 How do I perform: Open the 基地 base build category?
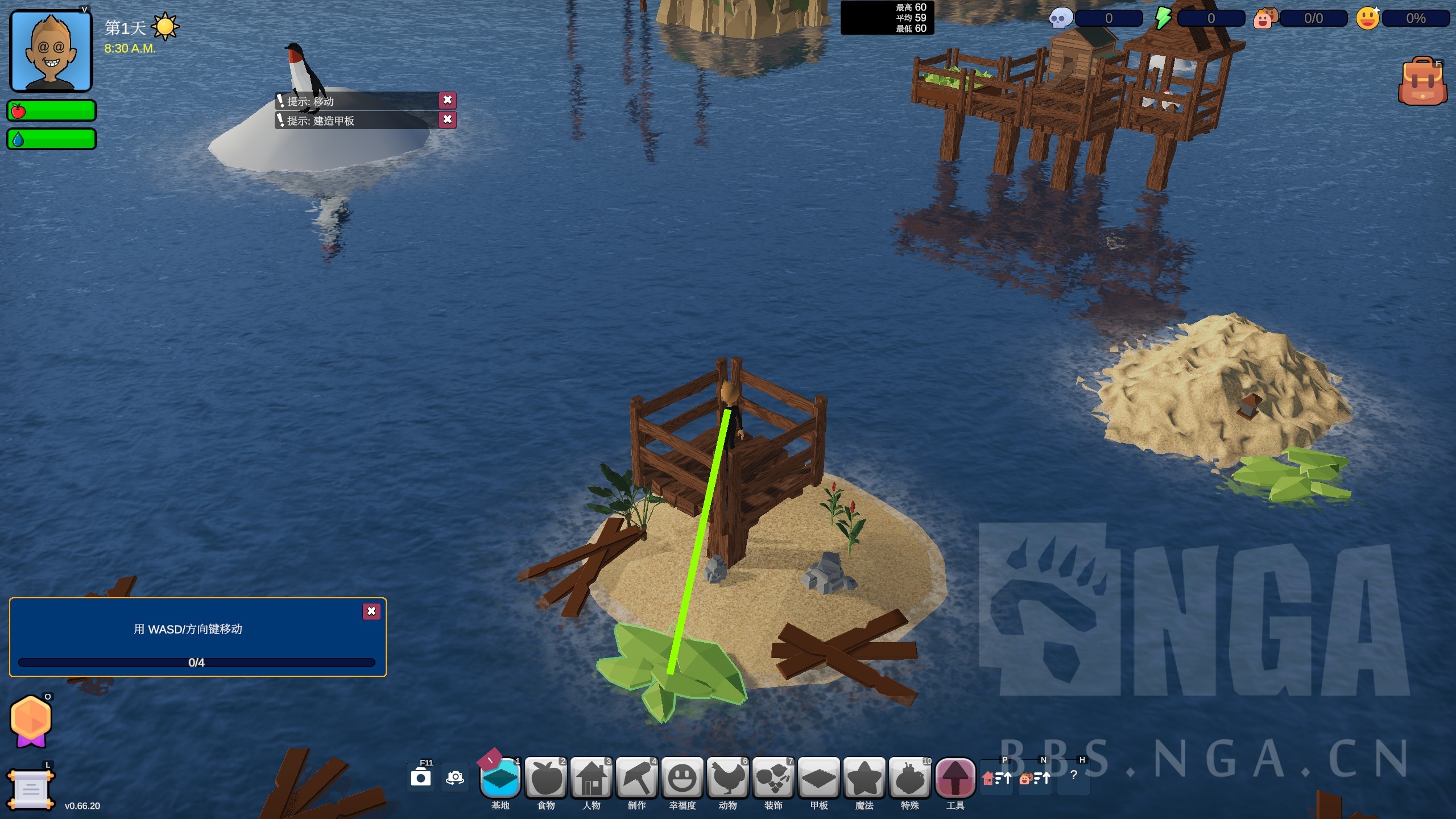500,777
